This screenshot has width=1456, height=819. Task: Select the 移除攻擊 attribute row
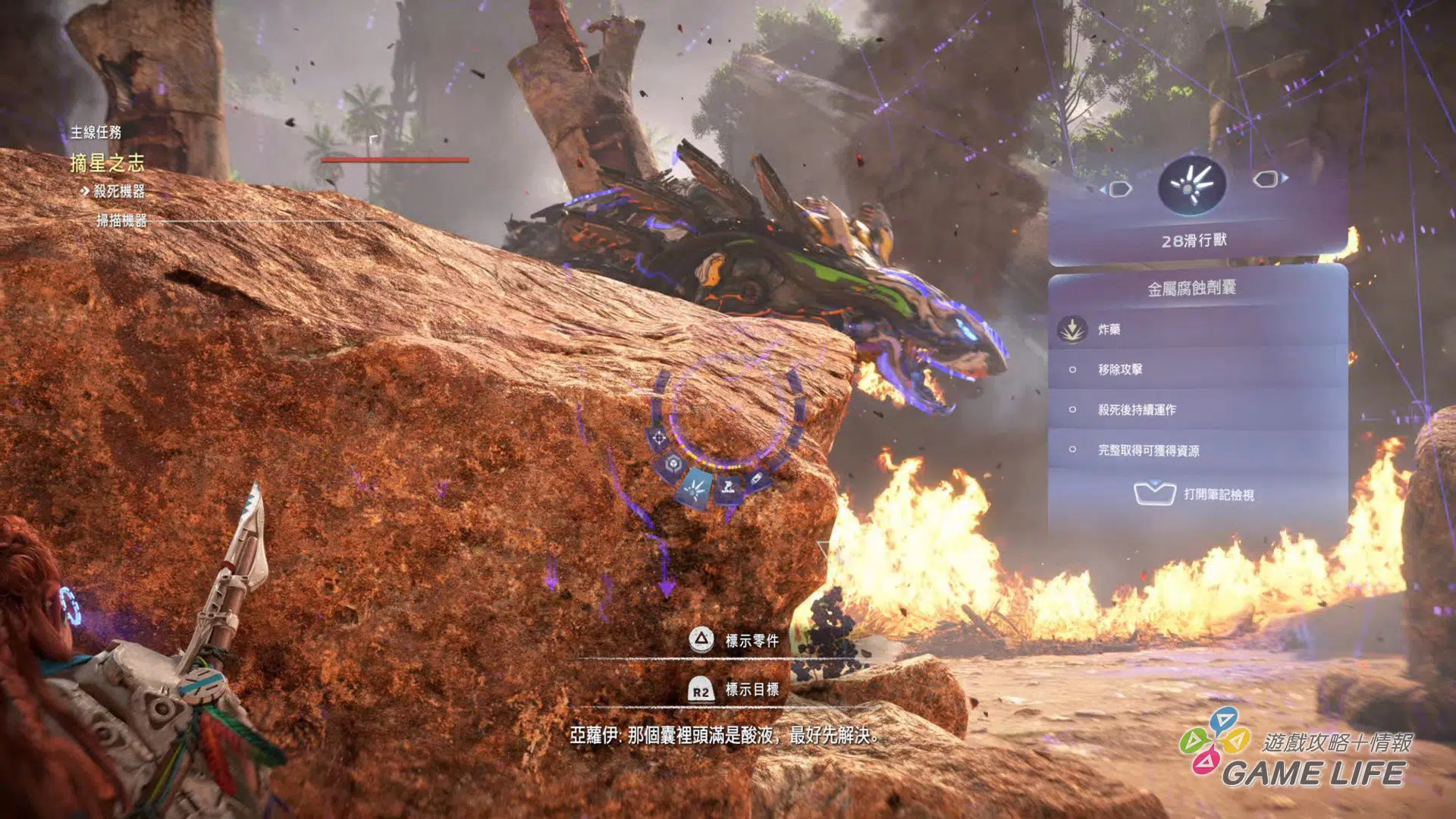pos(1198,369)
